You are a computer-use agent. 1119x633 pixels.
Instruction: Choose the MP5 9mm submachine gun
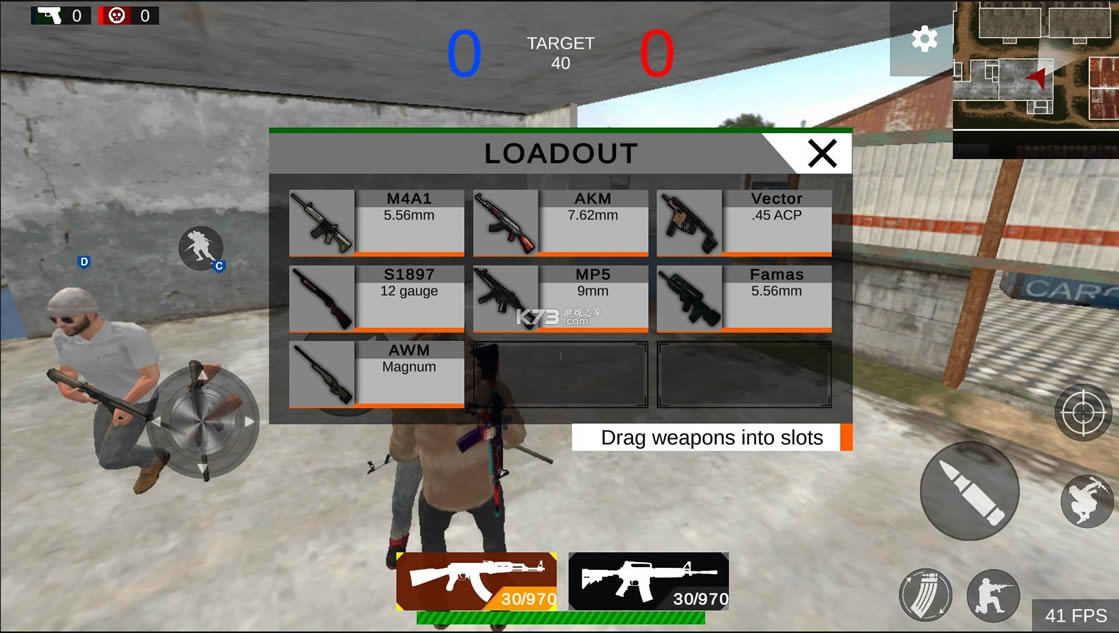pyautogui.click(x=560, y=298)
